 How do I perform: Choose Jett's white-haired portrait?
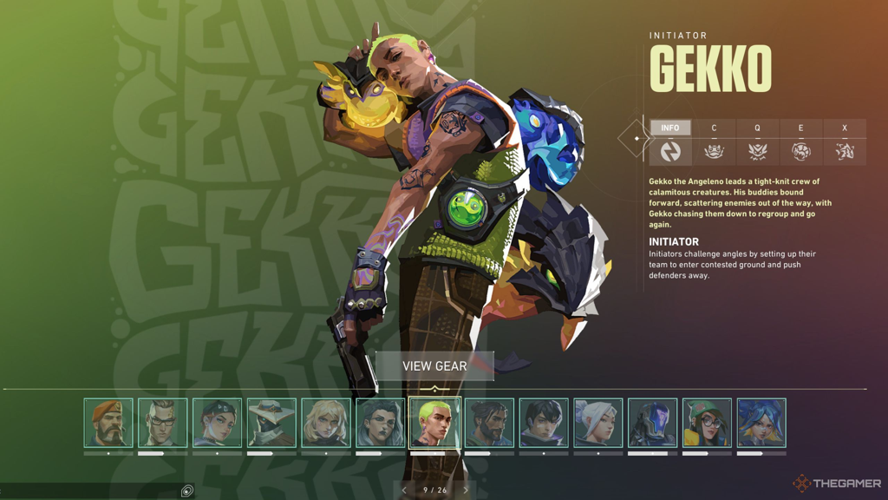pos(598,422)
